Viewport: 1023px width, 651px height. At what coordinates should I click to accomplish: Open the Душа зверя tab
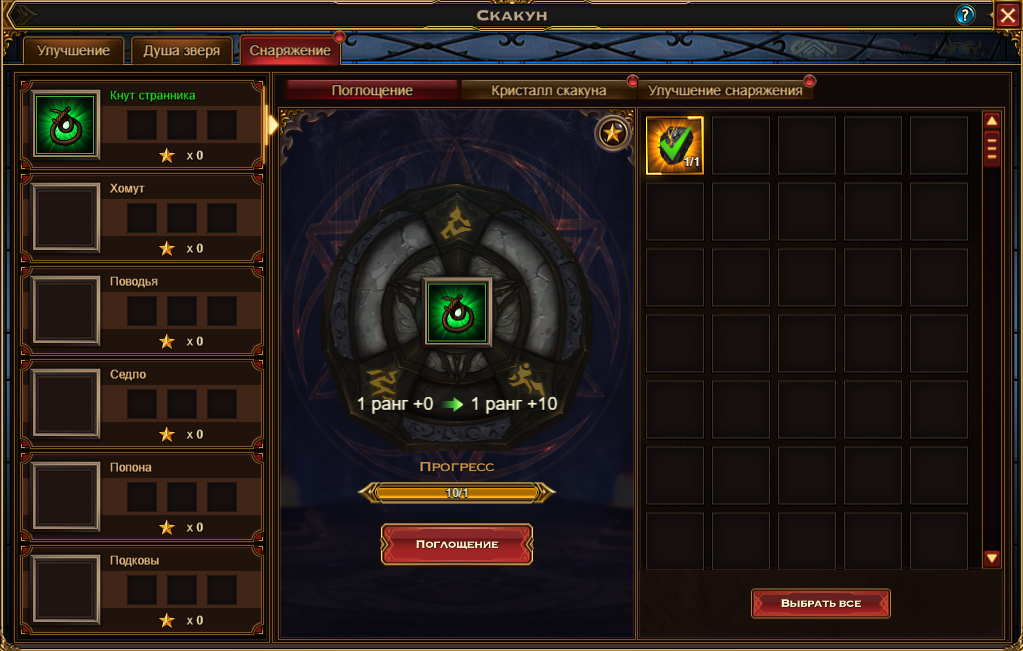[182, 51]
